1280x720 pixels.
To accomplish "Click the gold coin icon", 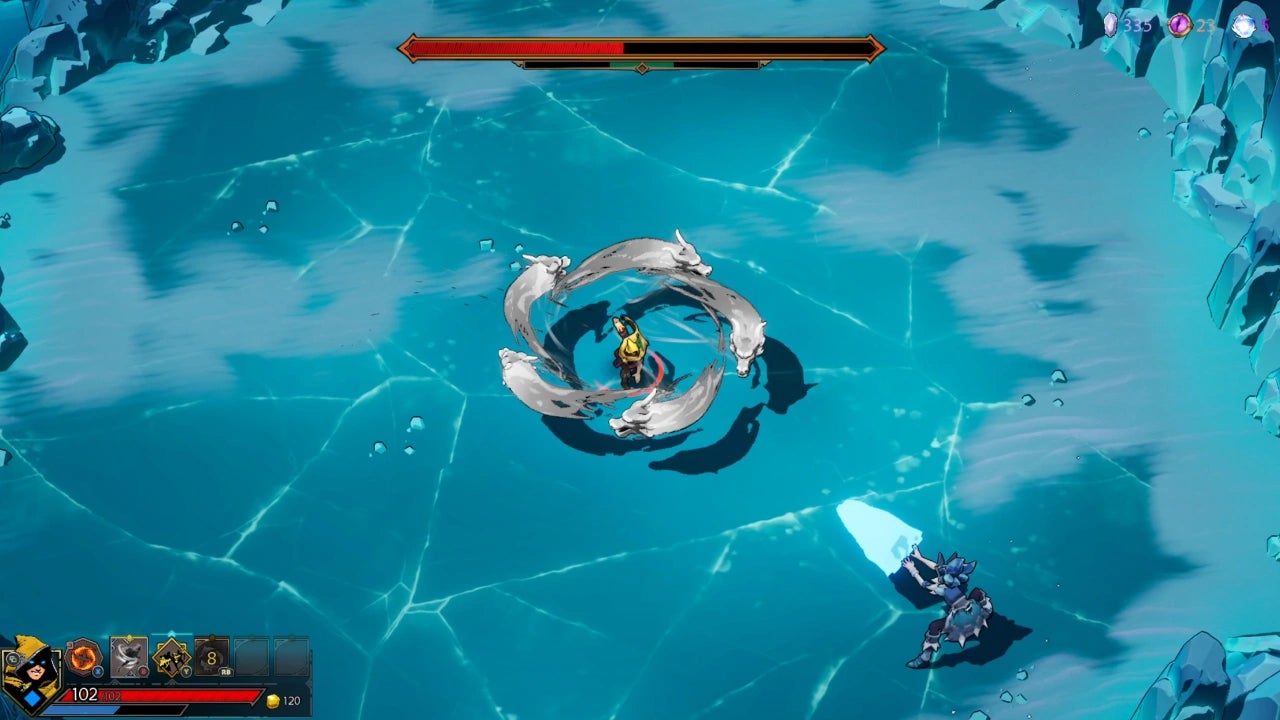I will coord(272,701).
